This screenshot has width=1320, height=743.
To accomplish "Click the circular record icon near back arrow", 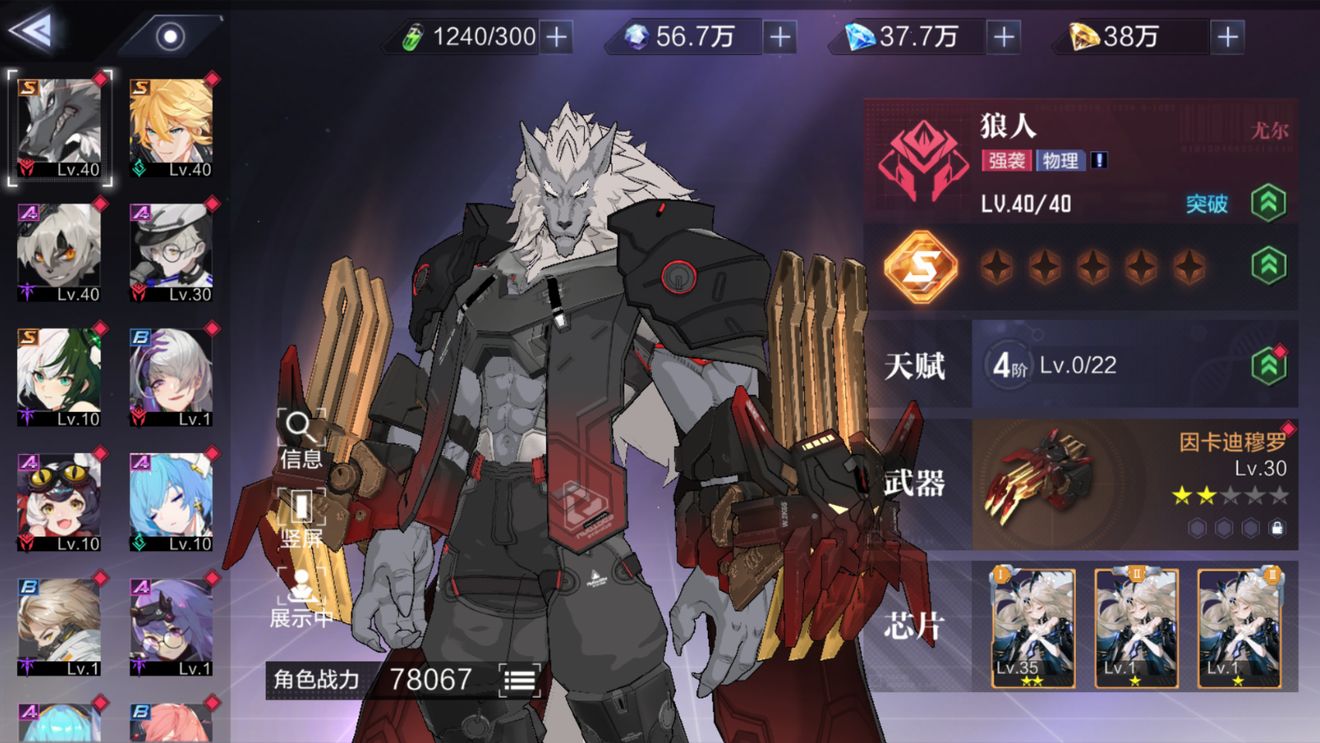I will point(170,35).
